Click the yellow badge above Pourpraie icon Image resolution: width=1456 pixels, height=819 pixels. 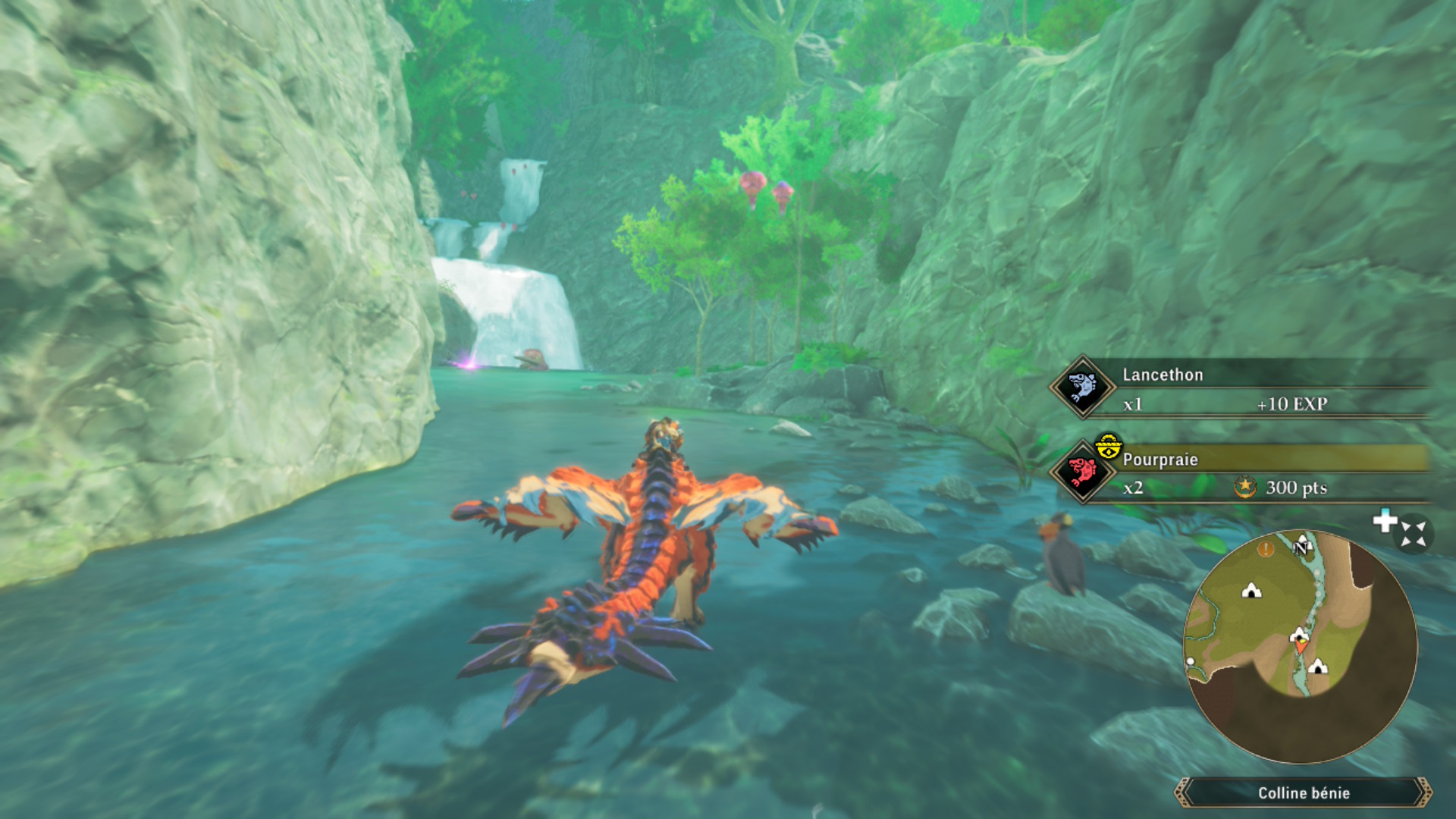coord(1108,446)
